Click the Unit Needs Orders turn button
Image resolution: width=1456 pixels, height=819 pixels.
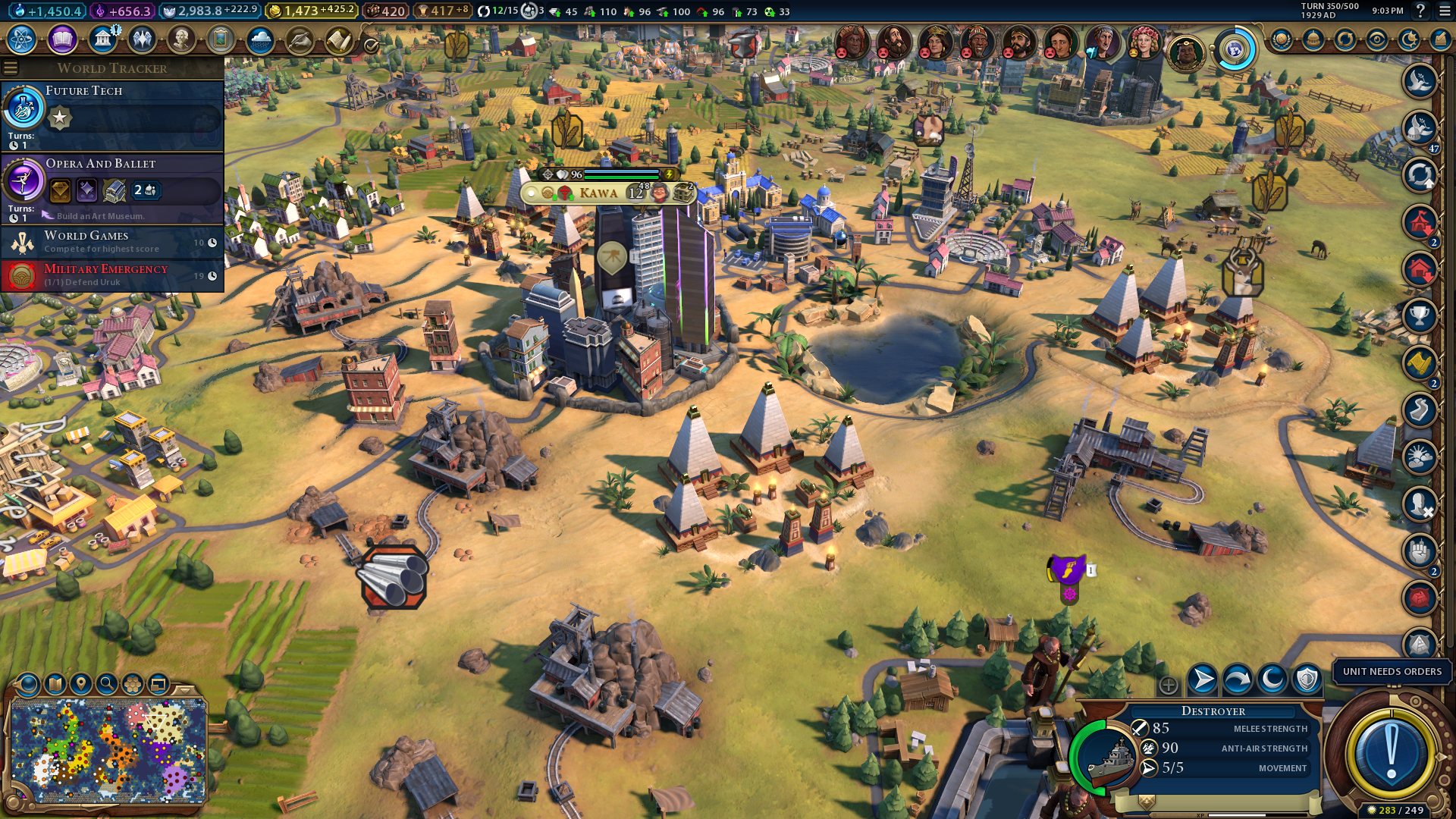pyautogui.click(x=1390, y=753)
